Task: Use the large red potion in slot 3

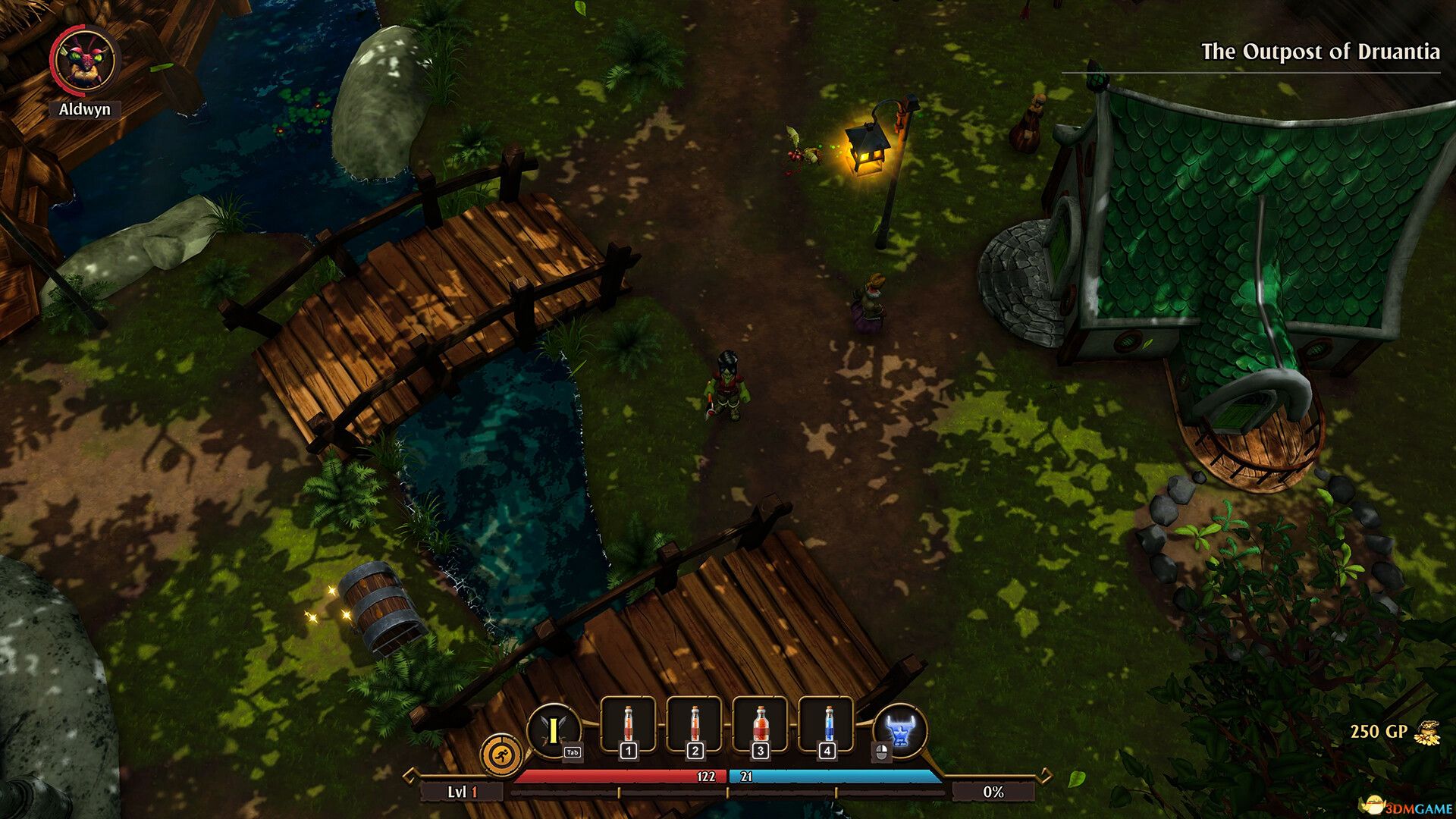Action: click(x=761, y=725)
